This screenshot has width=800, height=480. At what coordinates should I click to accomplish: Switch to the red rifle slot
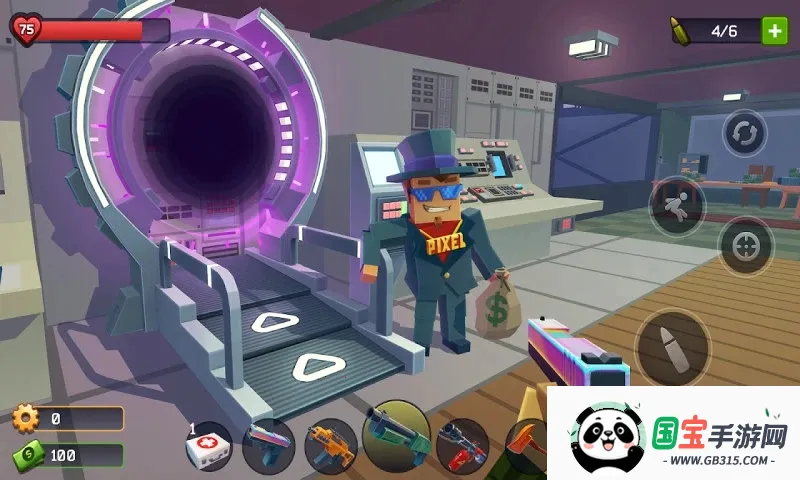coord(462,445)
